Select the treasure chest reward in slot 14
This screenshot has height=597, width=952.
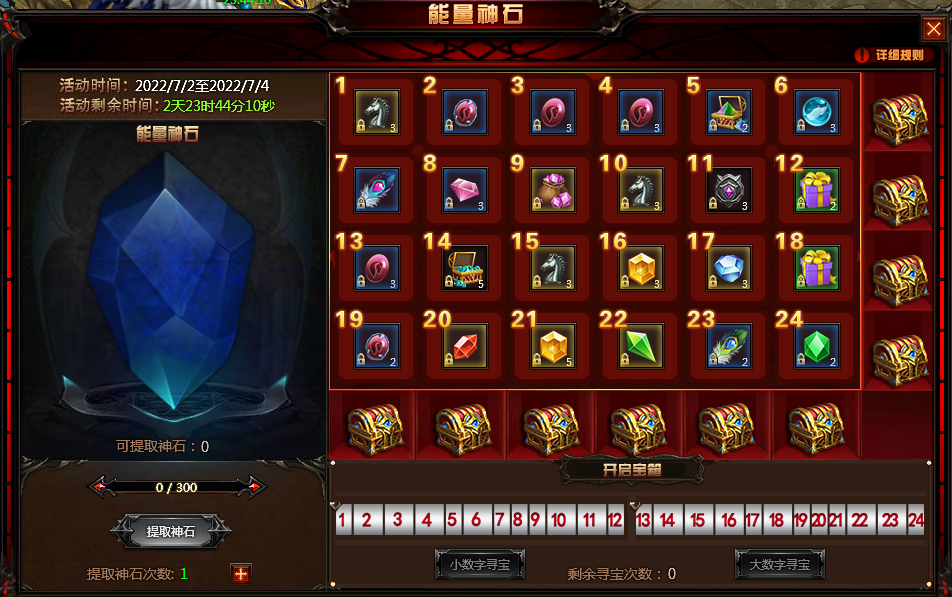(465, 268)
